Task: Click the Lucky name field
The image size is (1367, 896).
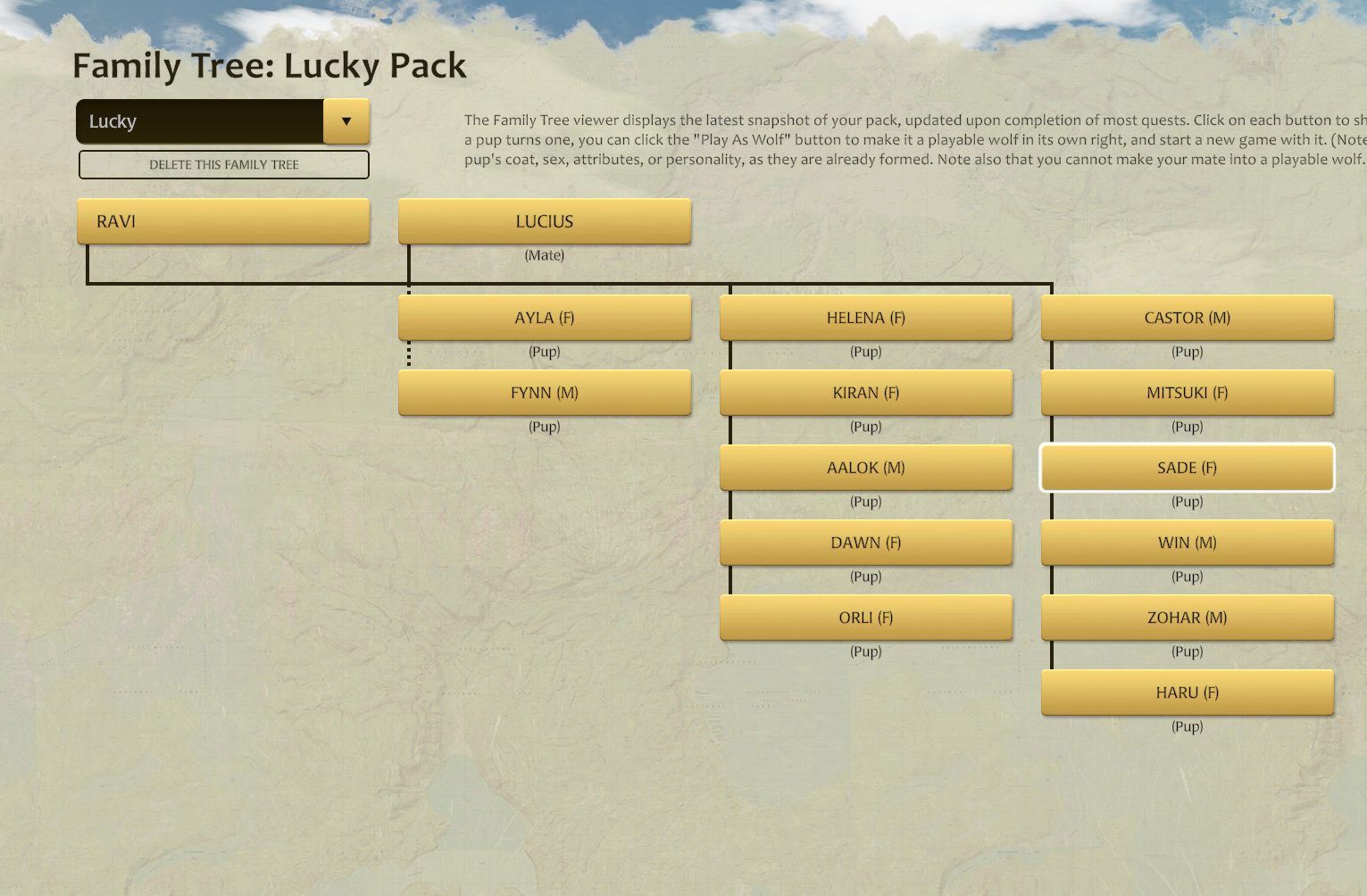Action: [201, 121]
